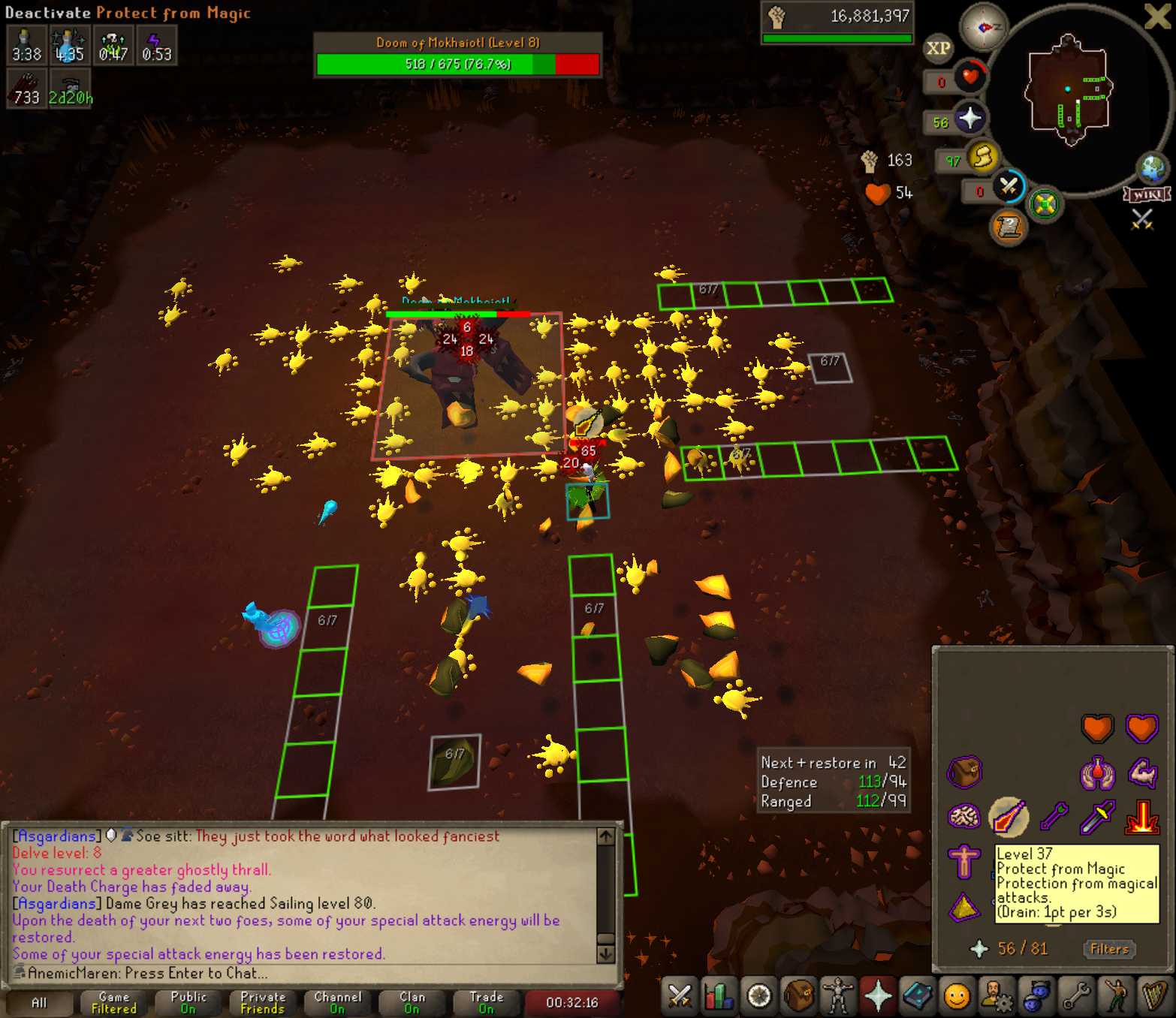Switch chat to the Game filter
1176x1018 pixels.
coord(114,1002)
